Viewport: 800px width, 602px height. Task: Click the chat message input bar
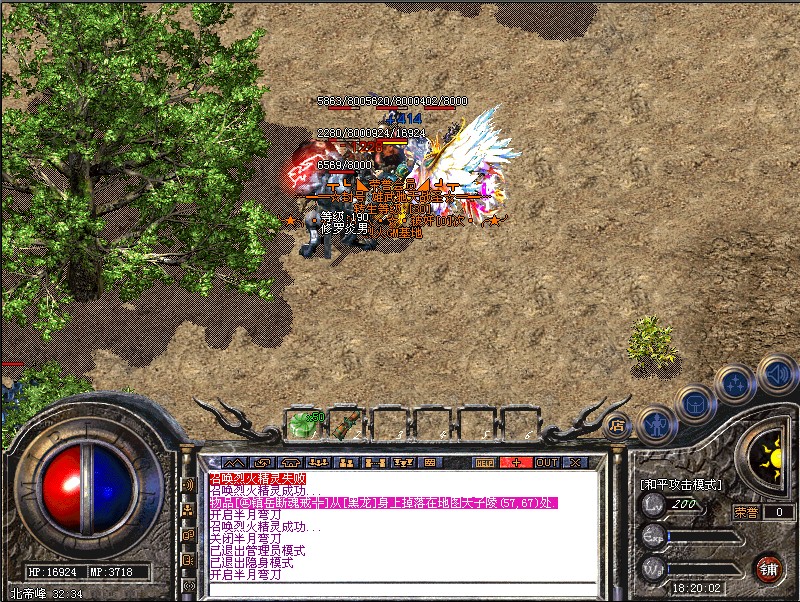pyautogui.click(x=400, y=589)
